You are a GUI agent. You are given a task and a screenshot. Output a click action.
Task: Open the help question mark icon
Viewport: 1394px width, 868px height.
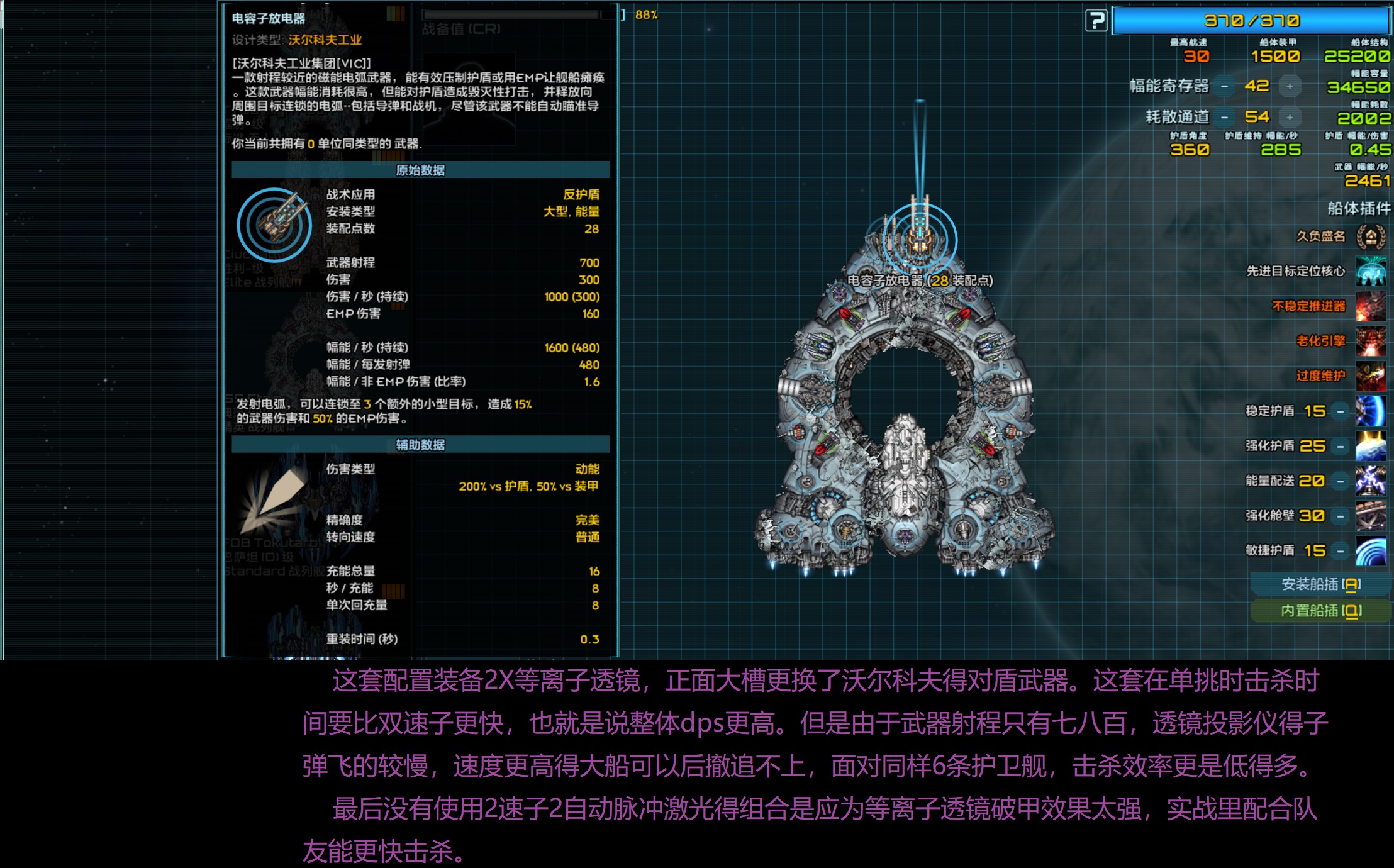pyautogui.click(x=1097, y=21)
